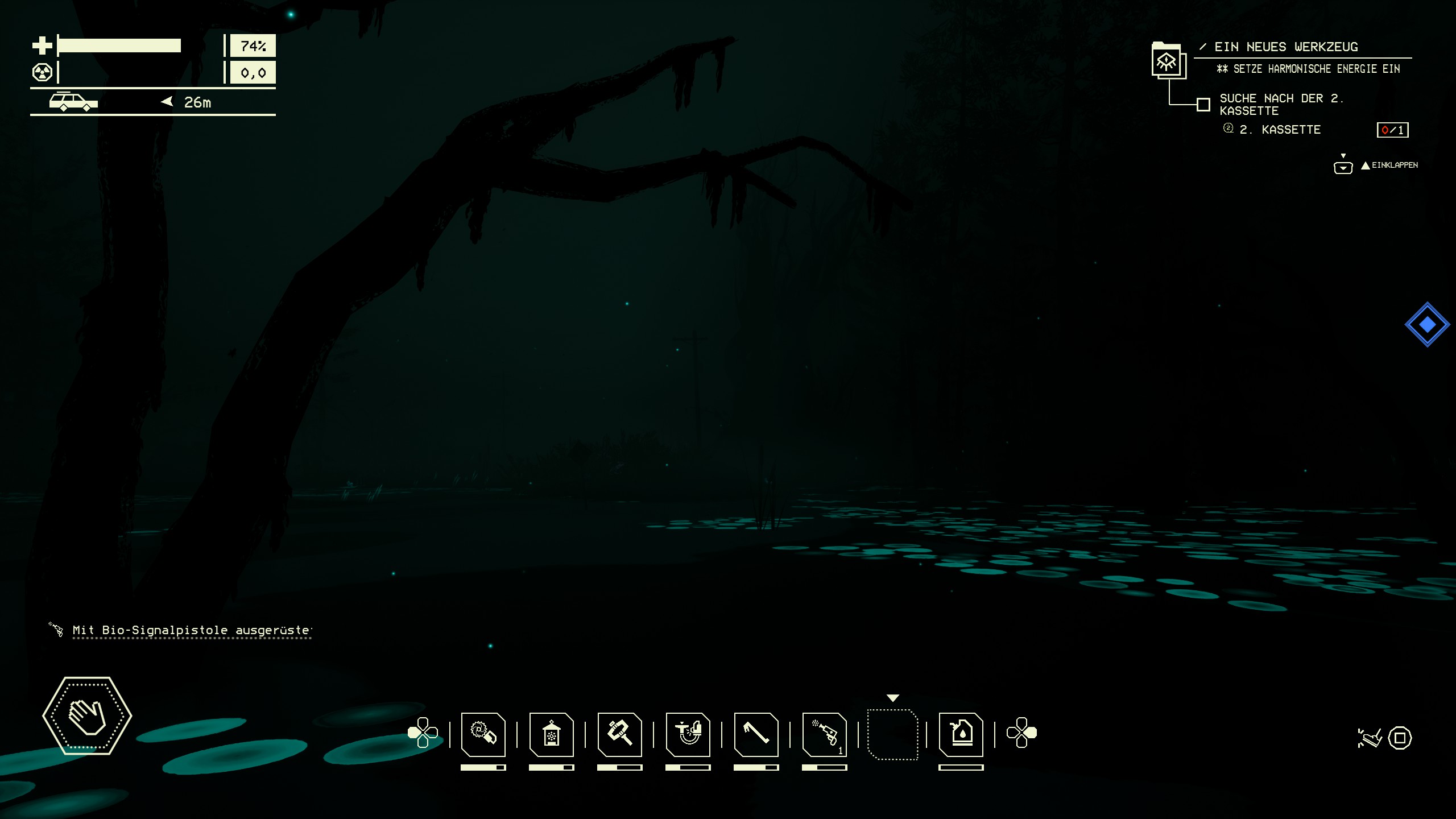This screenshot has width=1456, height=819.
Task: Equip the hammer tool from the hotbar
Action: click(x=619, y=734)
